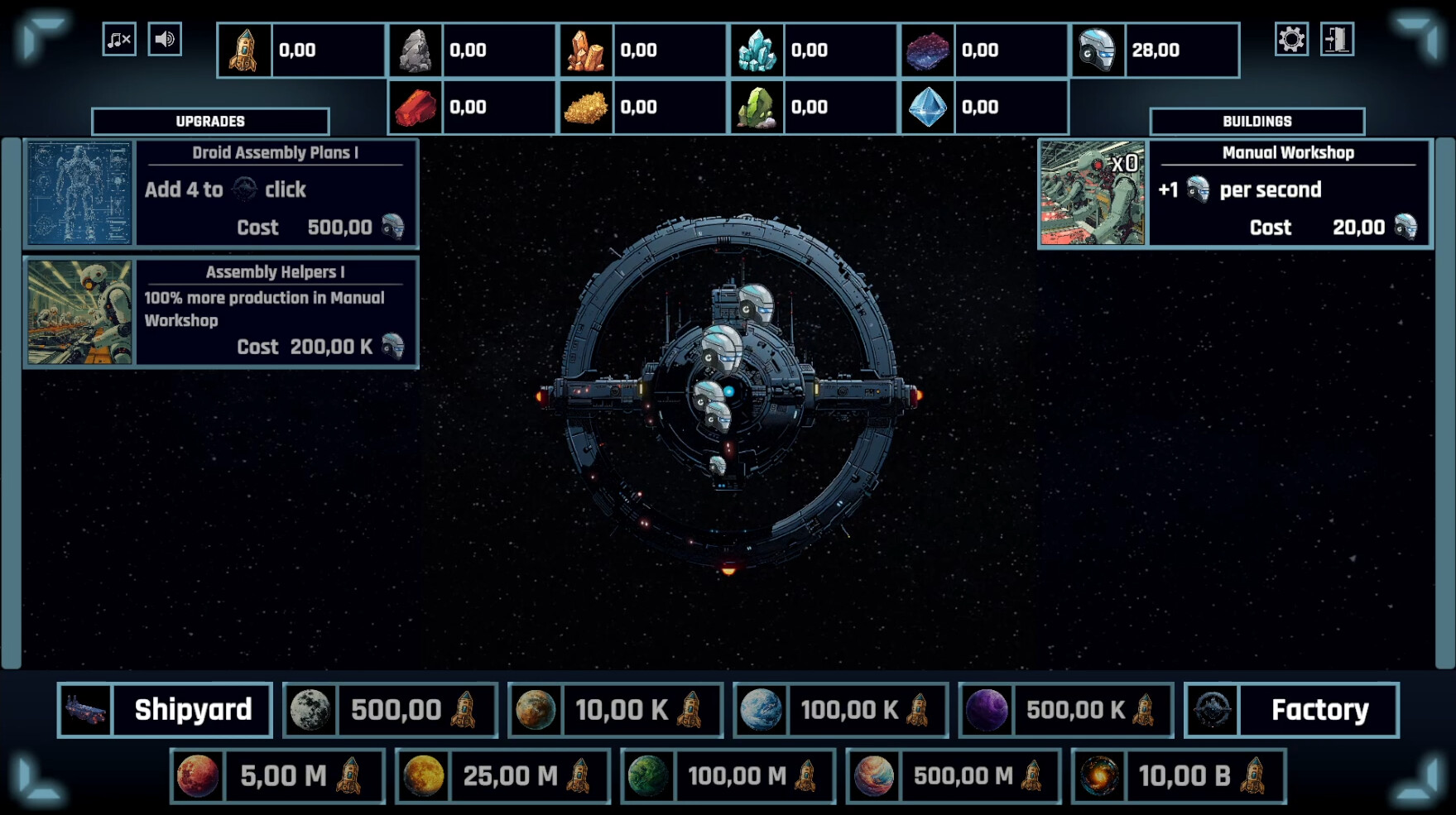Select the diamond resource icon

tap(929, 107)
